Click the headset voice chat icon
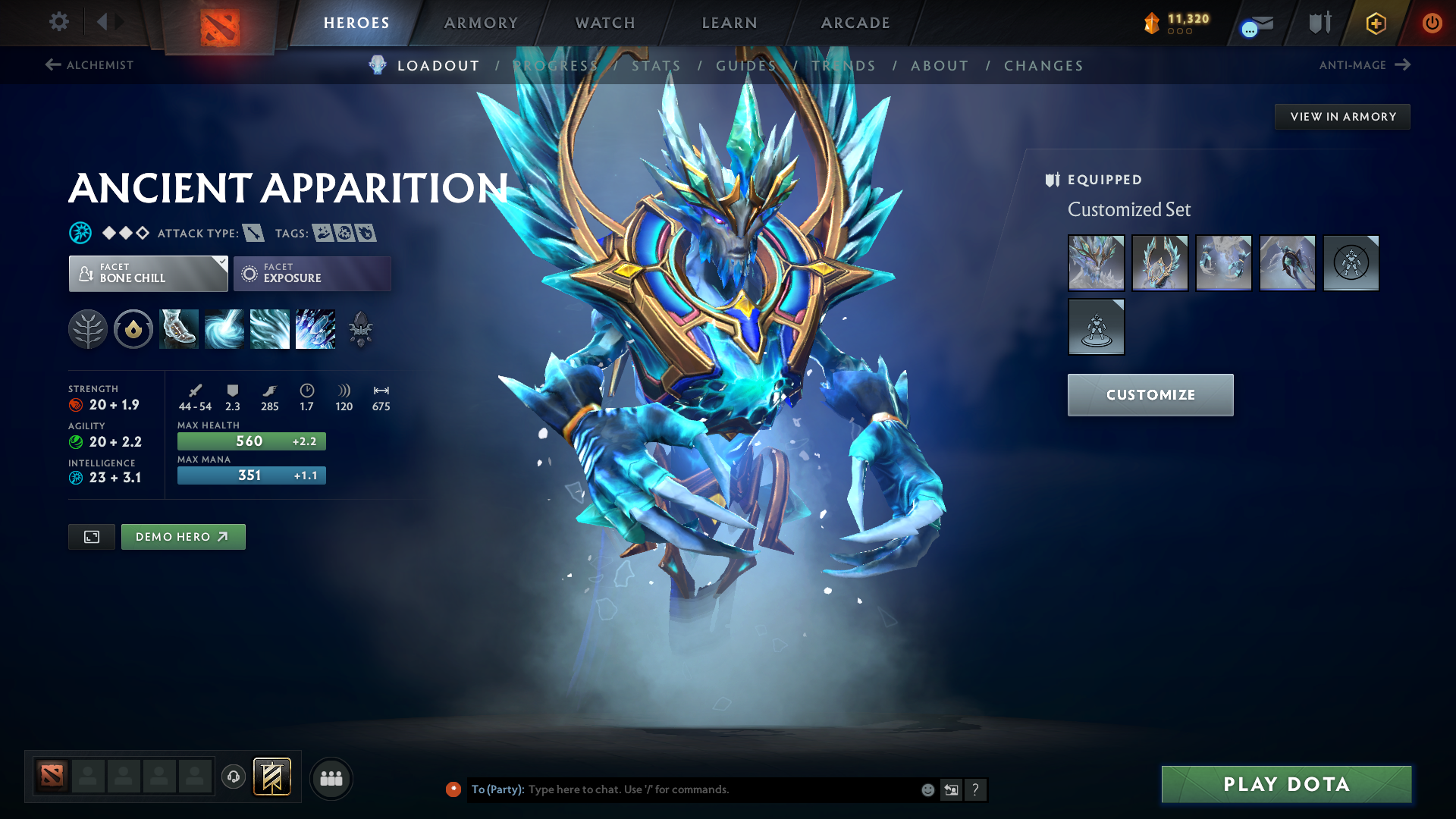Image resolution: width=1456 pixels, height=819 pixels. click(234, 778)
